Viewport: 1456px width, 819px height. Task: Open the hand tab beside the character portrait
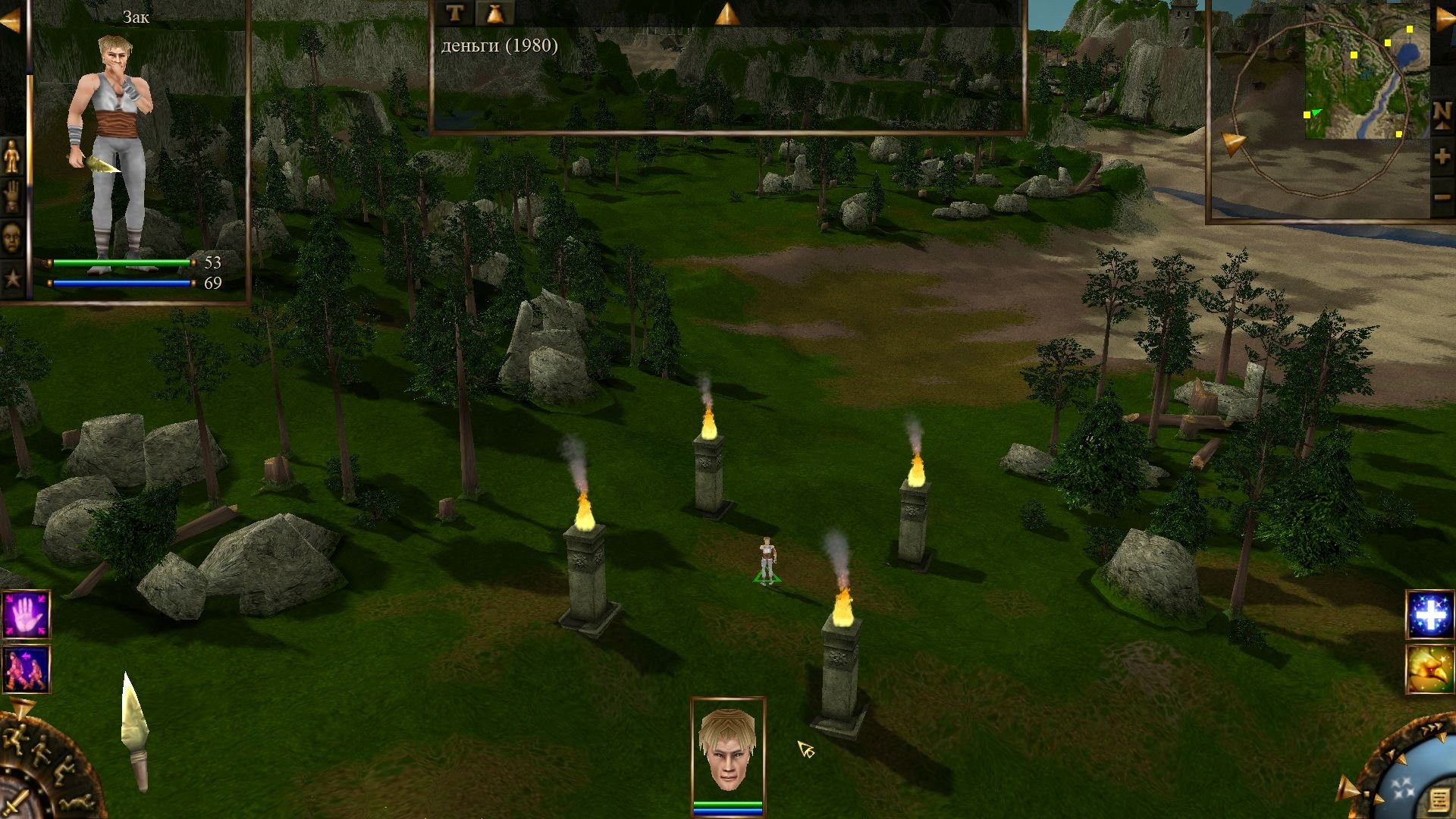(13, 197)
